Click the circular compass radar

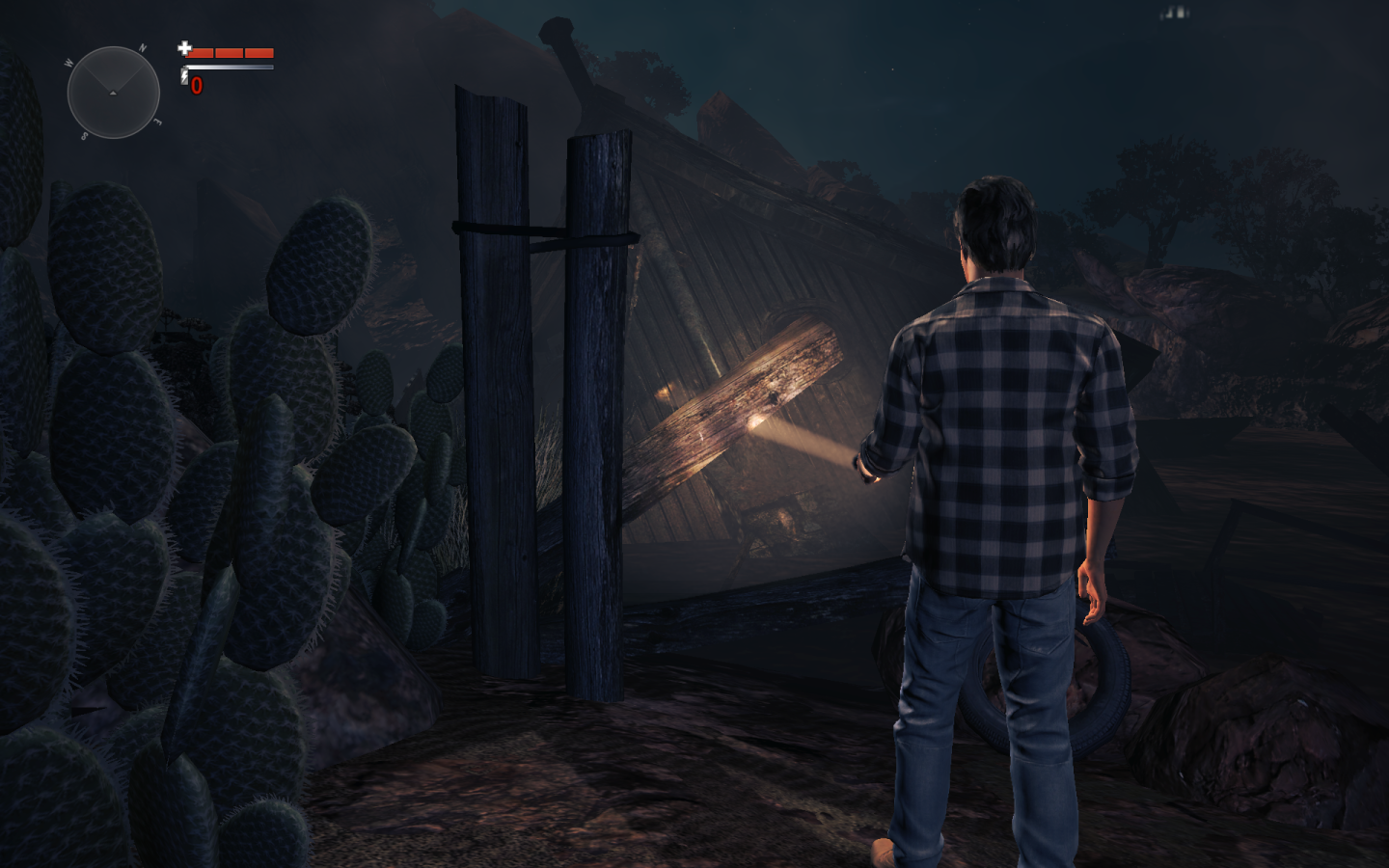click(113, 93)
